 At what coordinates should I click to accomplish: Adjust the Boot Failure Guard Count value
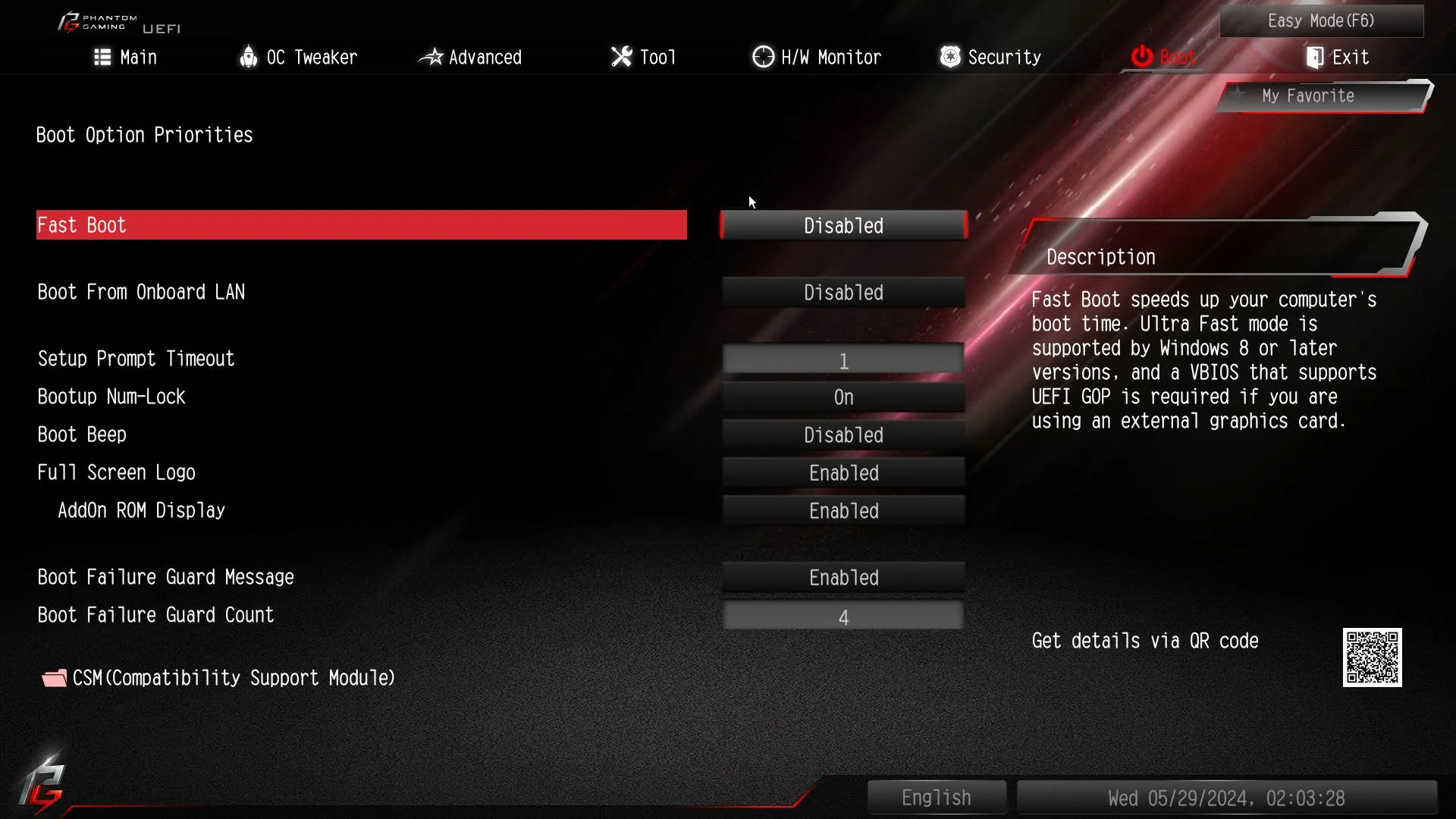[843, 616]
